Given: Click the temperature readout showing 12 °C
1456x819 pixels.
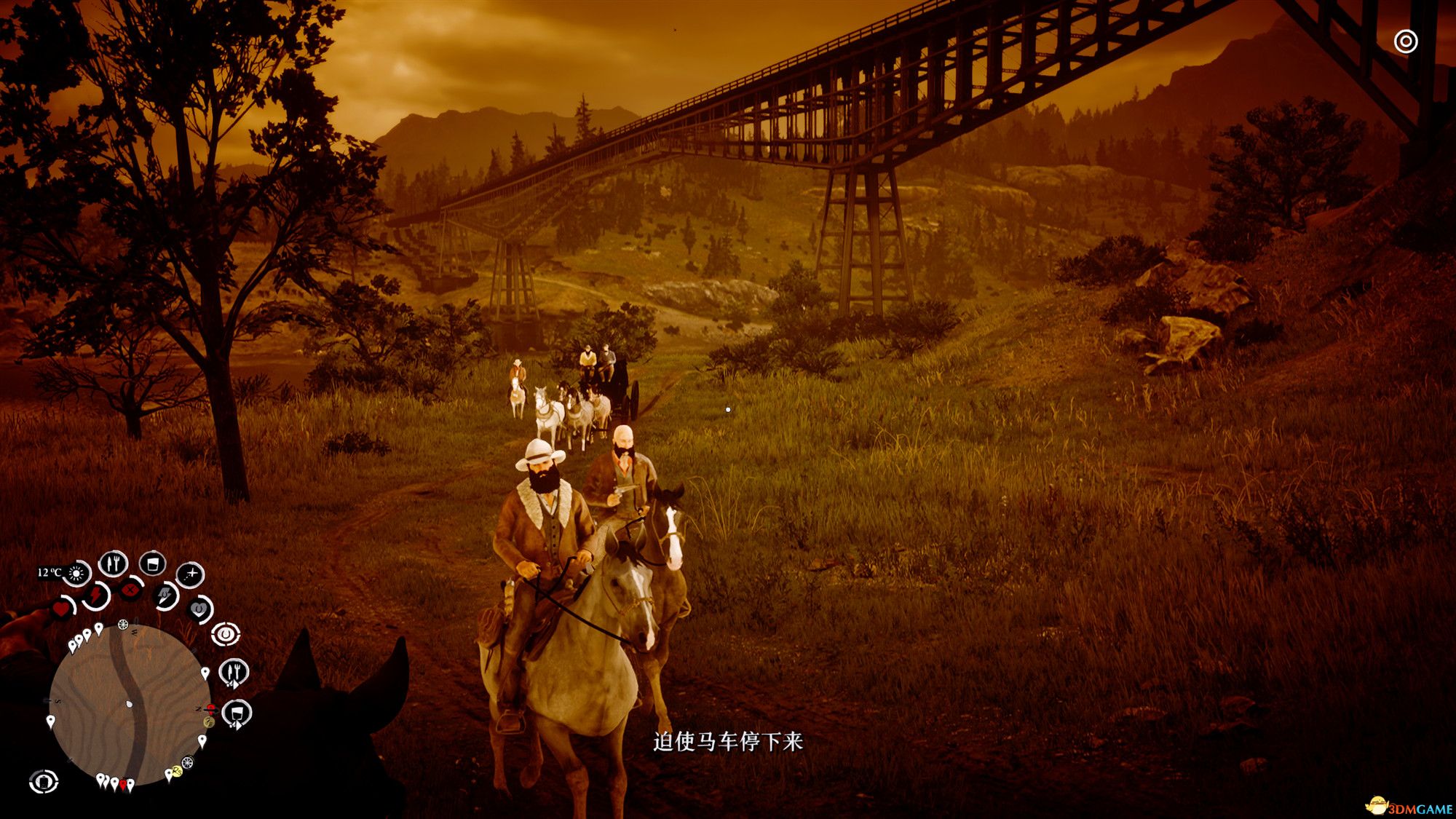Looking at the screenshot, I should 50,572.
